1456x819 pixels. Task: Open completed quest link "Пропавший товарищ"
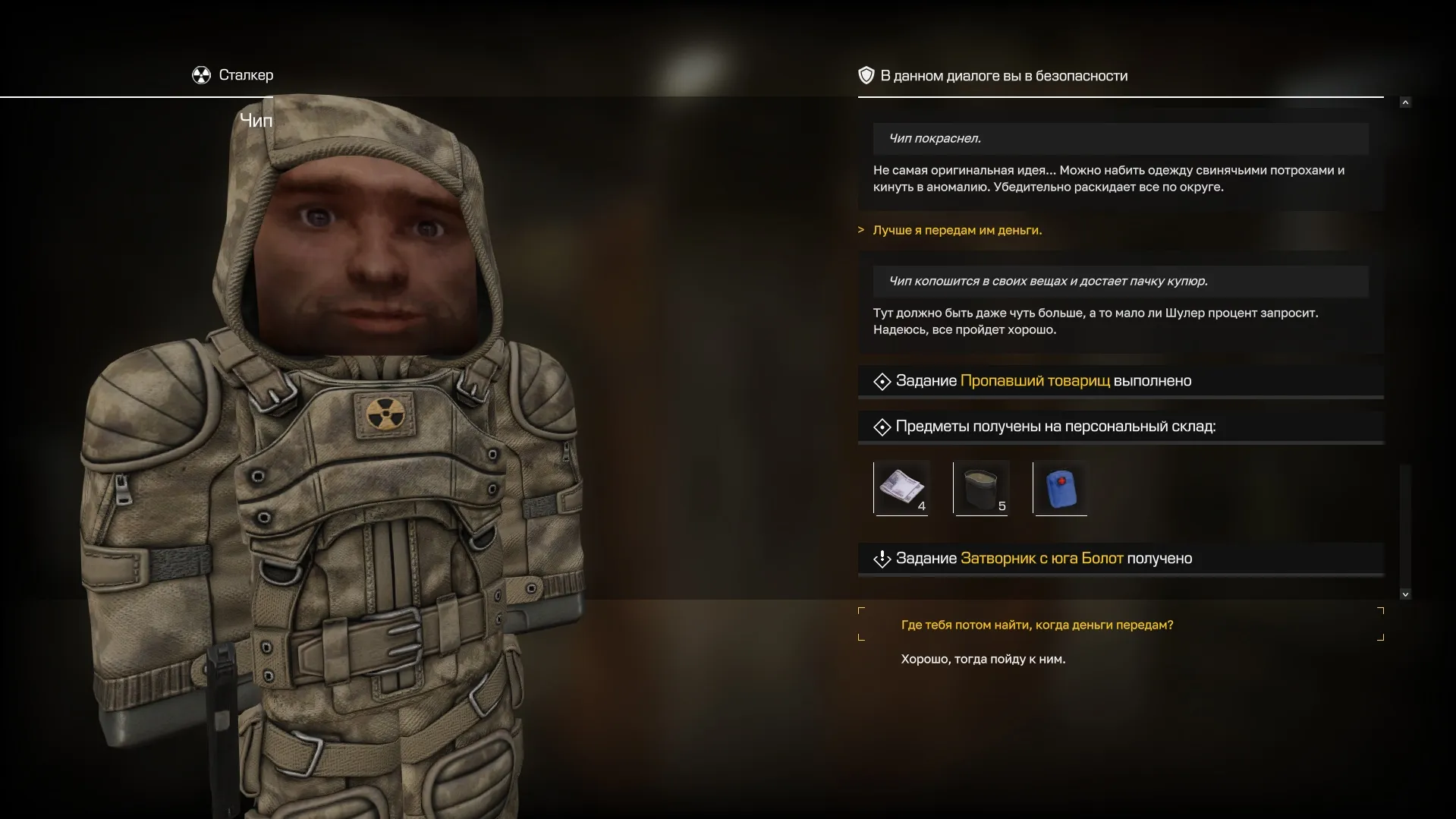coord(1035,381)
